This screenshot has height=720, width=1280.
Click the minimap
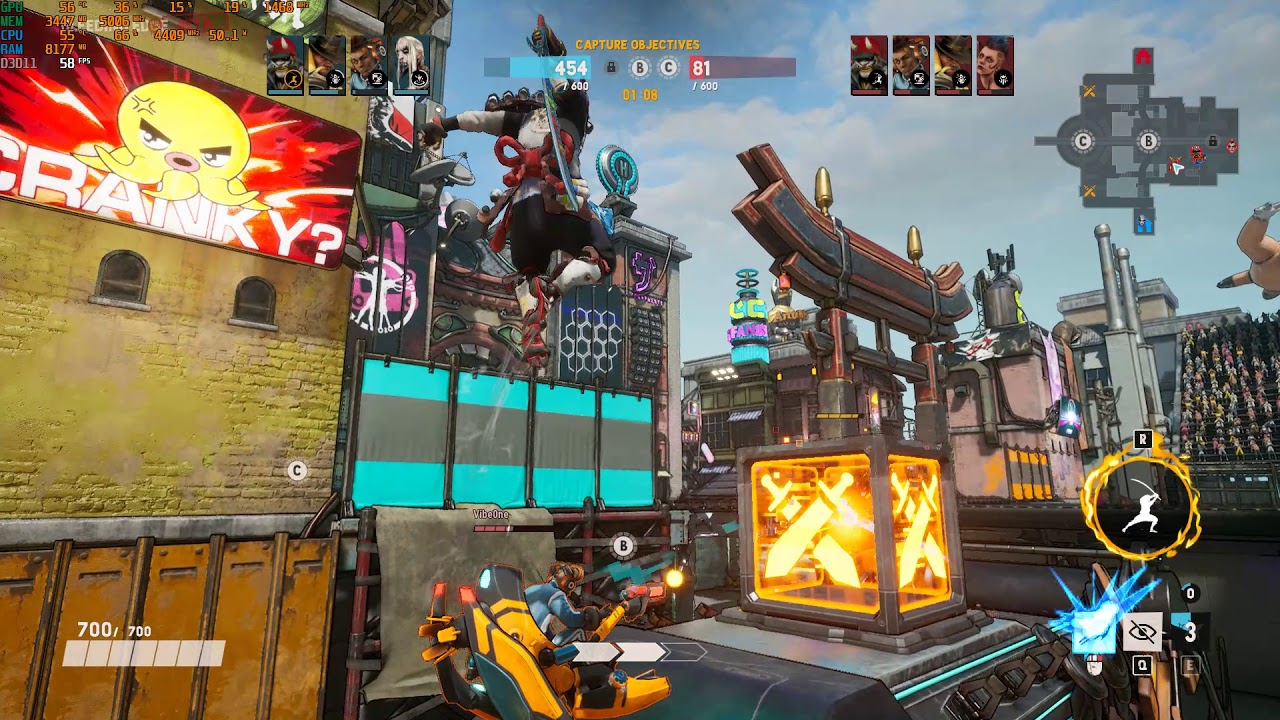click(x=1140, y=142)
